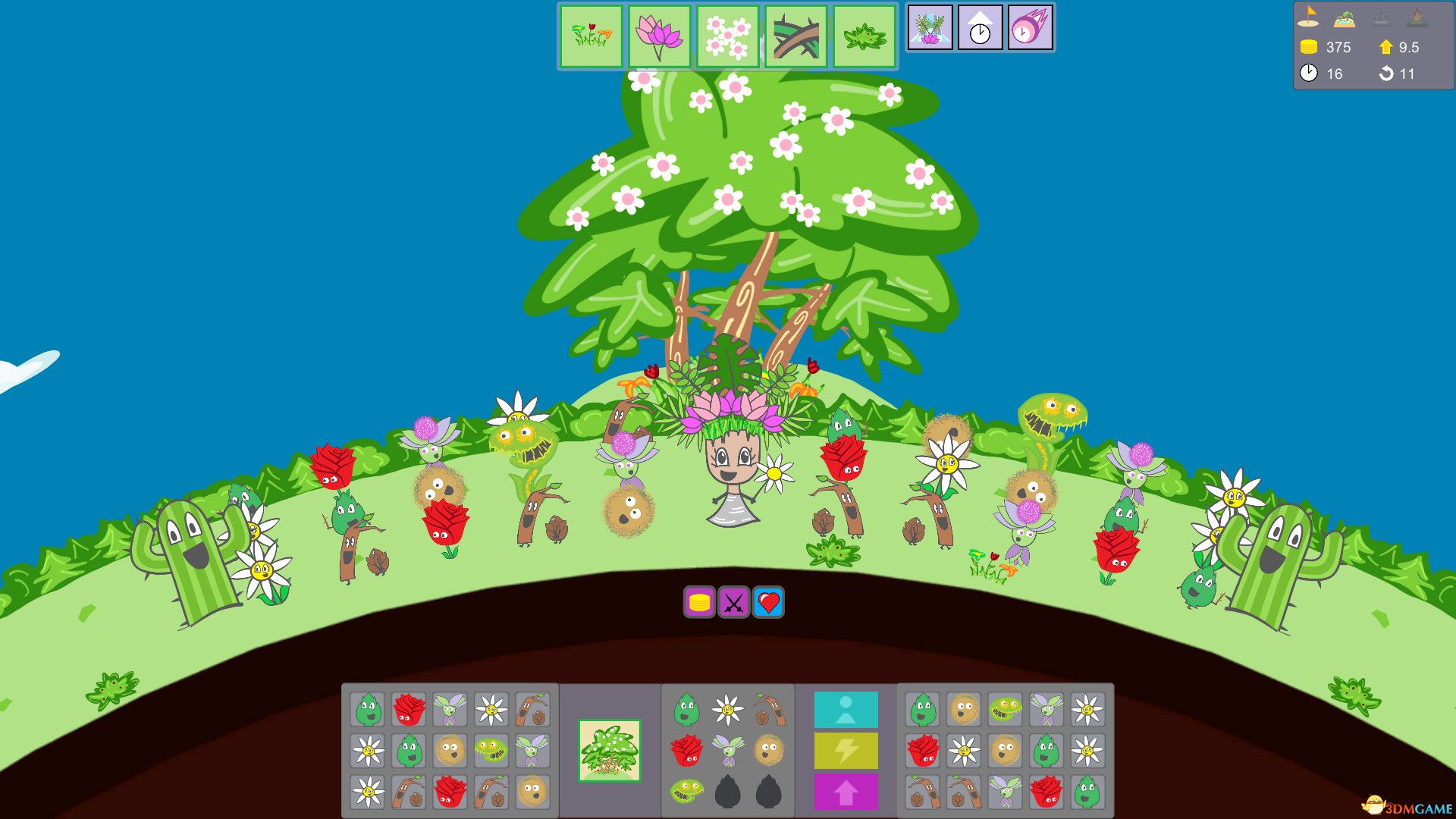Open the plant garden scene icon

(930, 28)
